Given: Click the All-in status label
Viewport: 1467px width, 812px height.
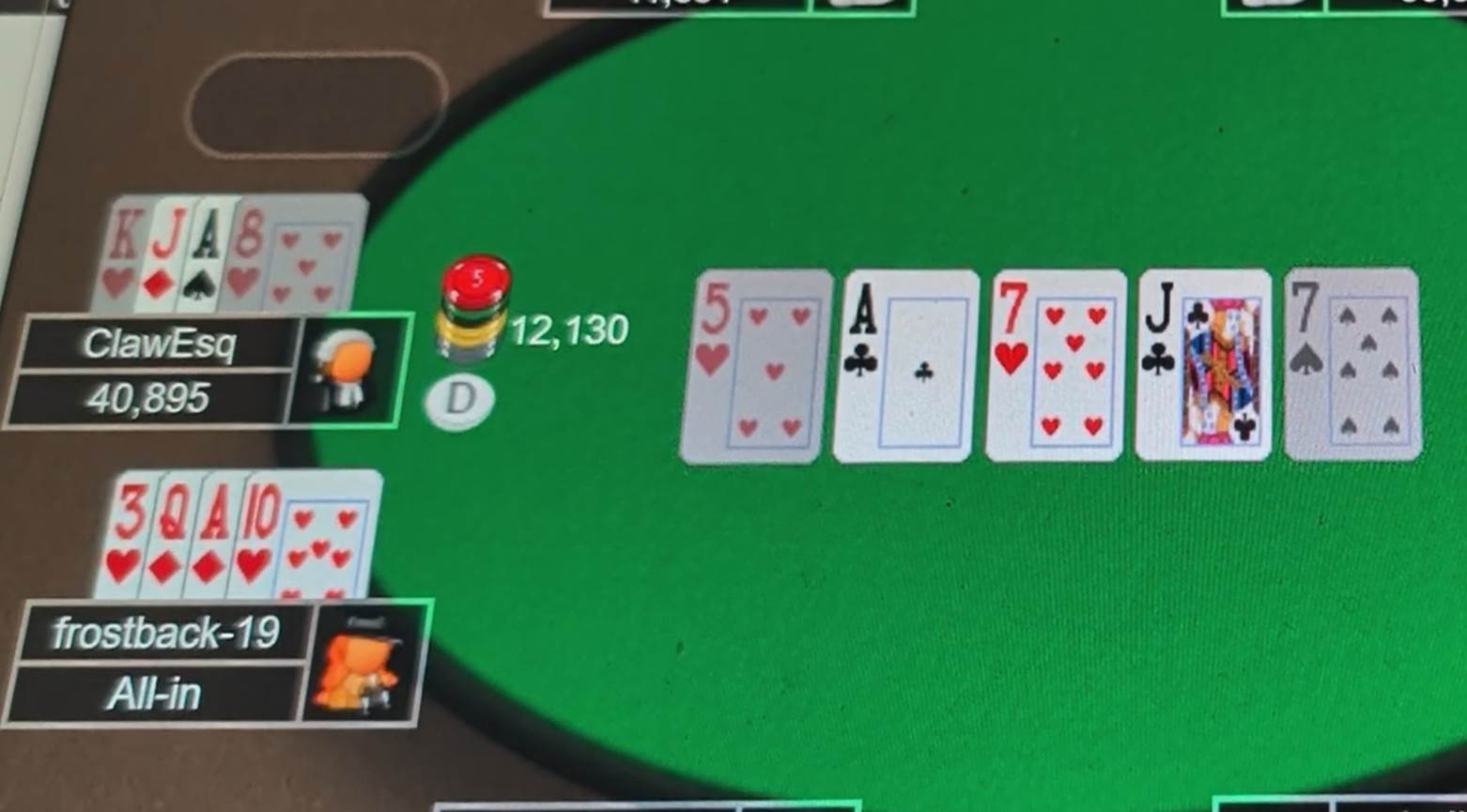Looking at the screenshot, I should pos(156,695).
